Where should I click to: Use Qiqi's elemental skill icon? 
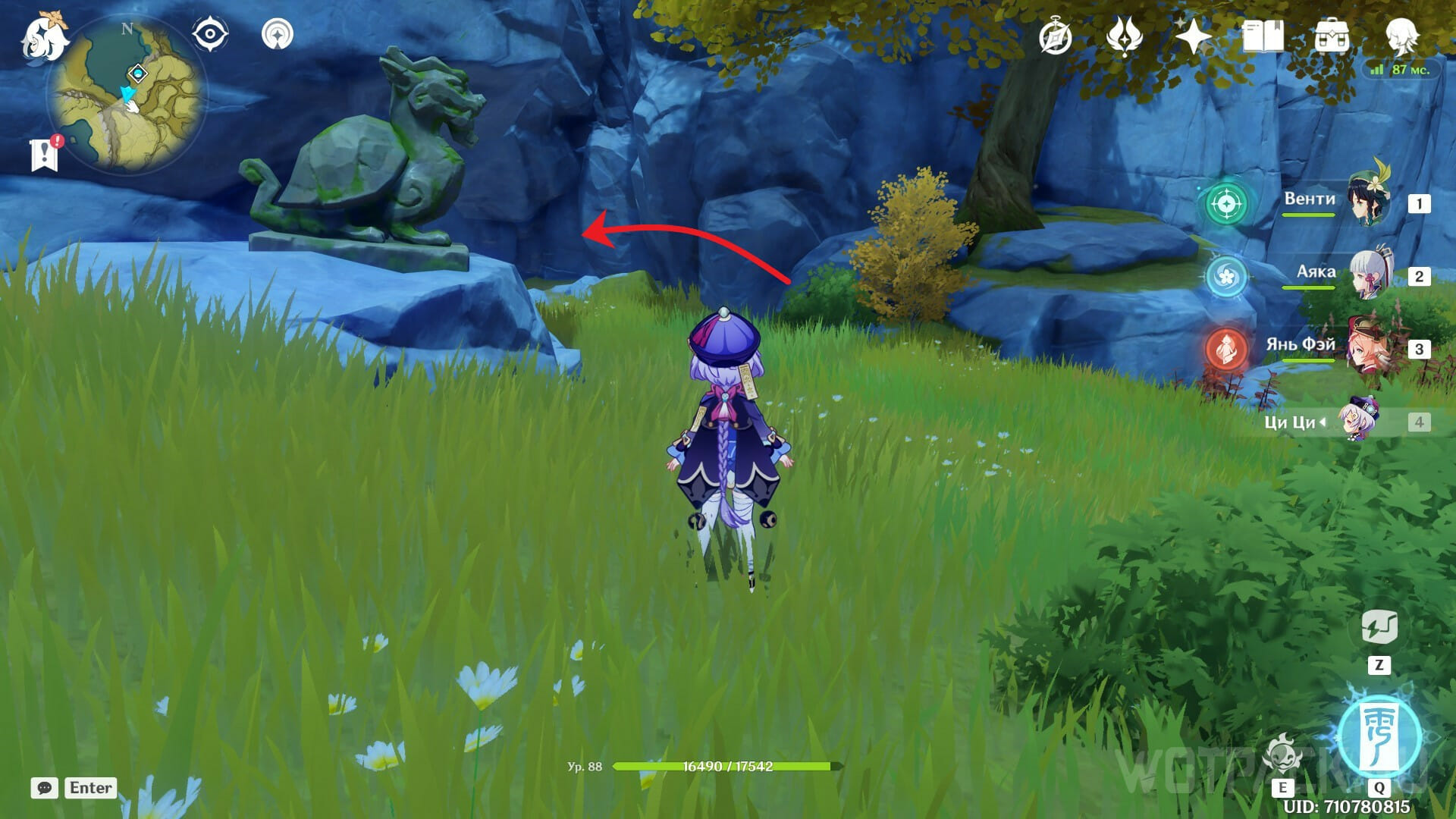pos(1282,755)
